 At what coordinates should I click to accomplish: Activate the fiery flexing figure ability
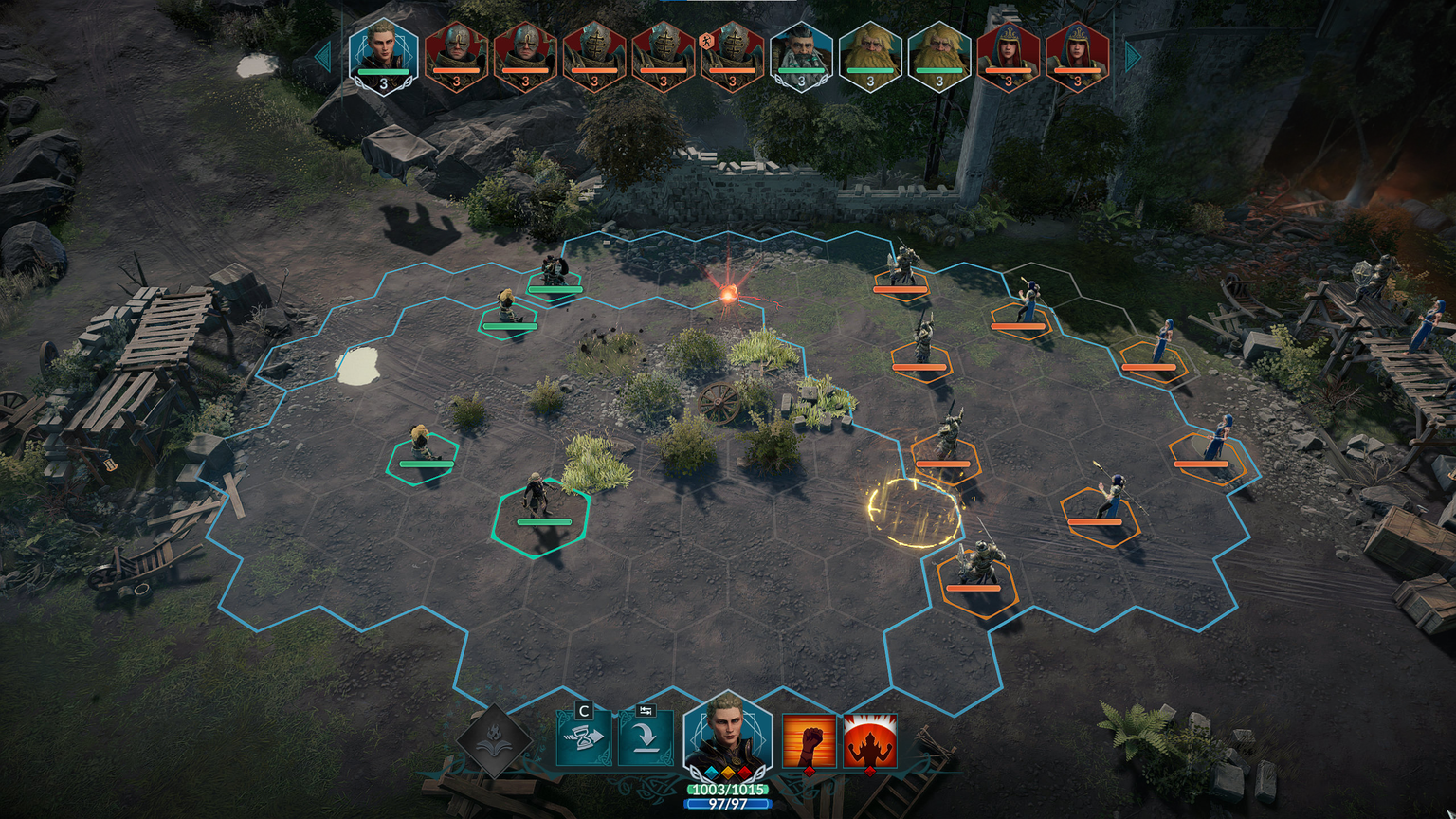point(869,740)
